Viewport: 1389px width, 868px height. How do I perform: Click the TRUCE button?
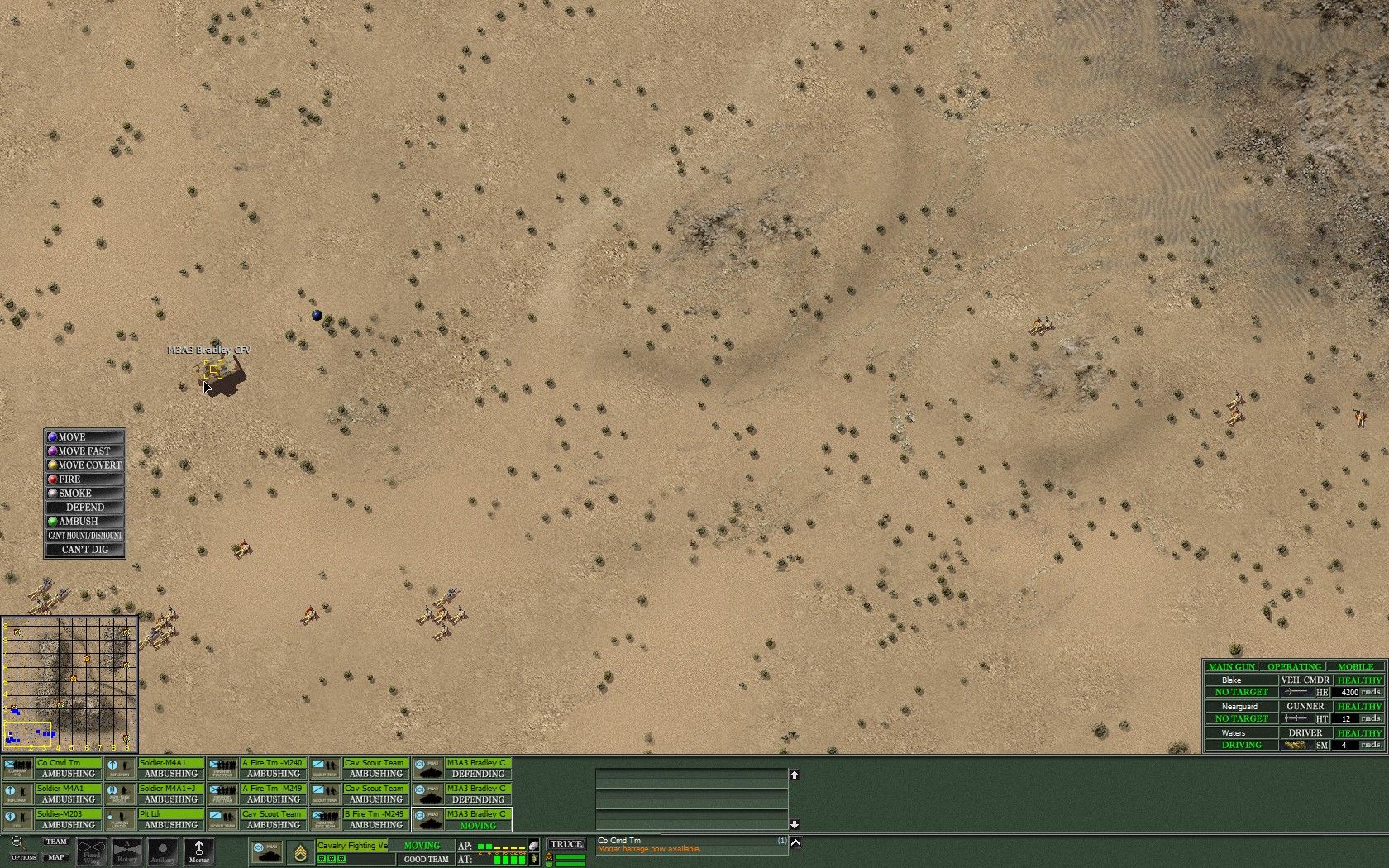(567, 844)
